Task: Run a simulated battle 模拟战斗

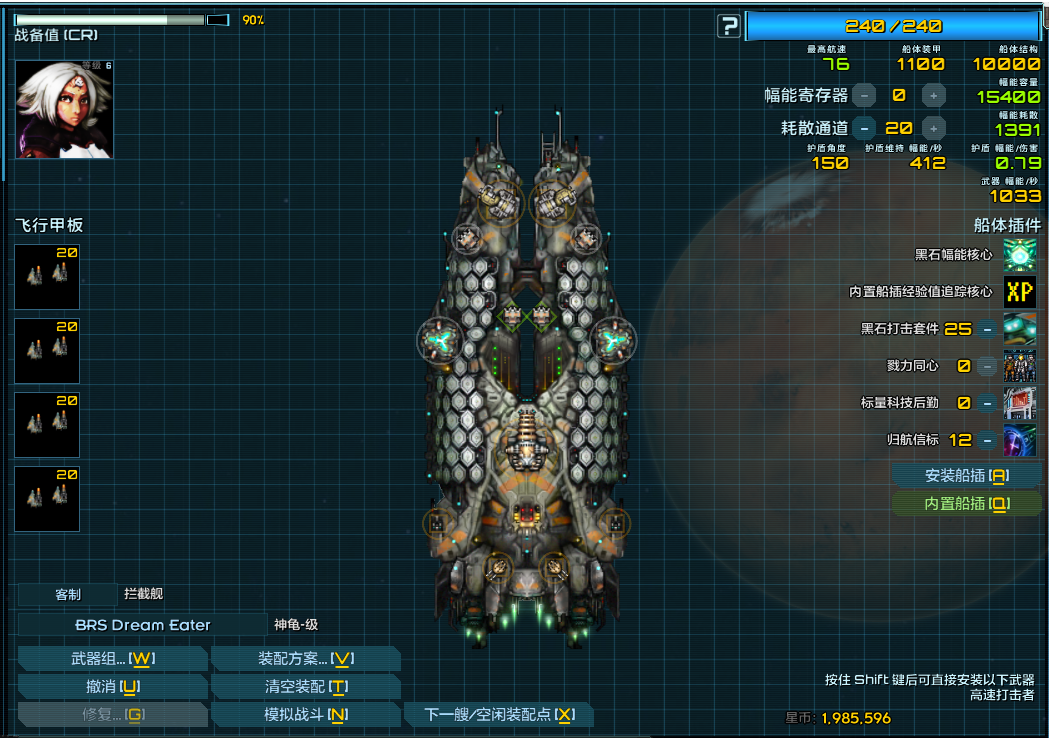Action: pos(305,714)
